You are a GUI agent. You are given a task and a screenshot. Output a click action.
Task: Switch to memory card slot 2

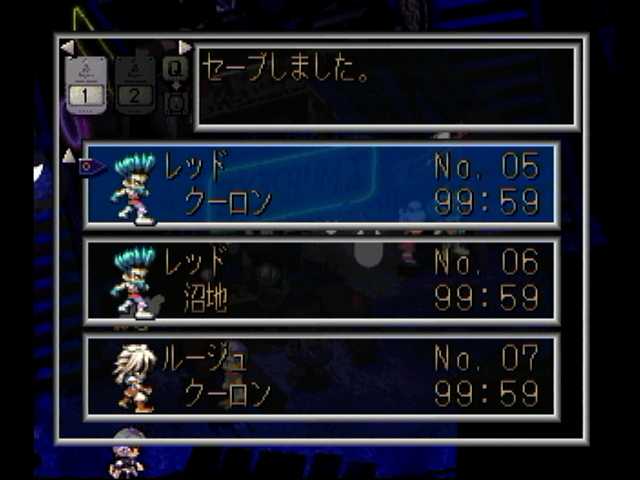coord(134,84)
